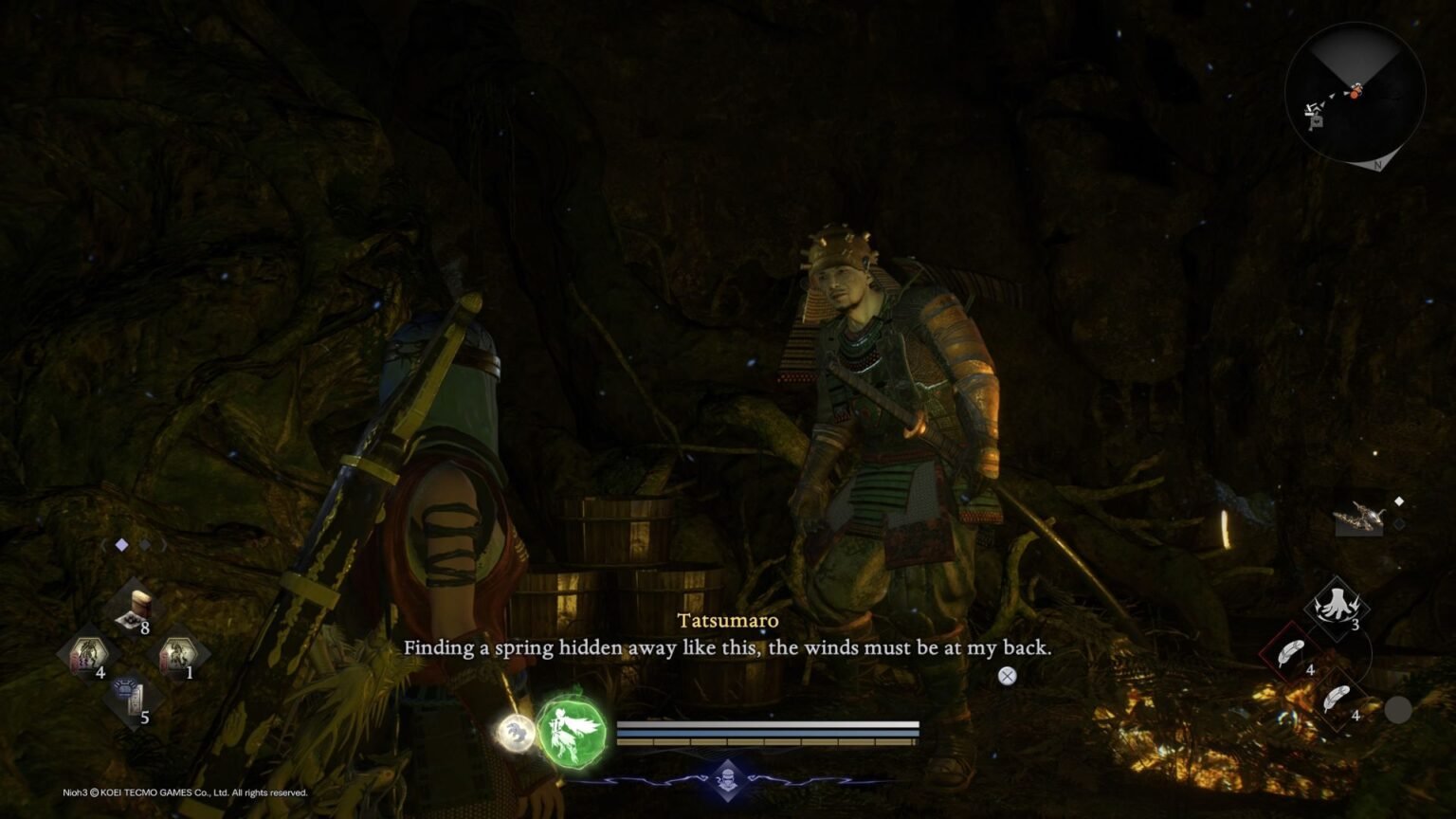Click the stamina bar under the health bar
The width and height of the screenshot is (1456, 819).
(768, 733)
